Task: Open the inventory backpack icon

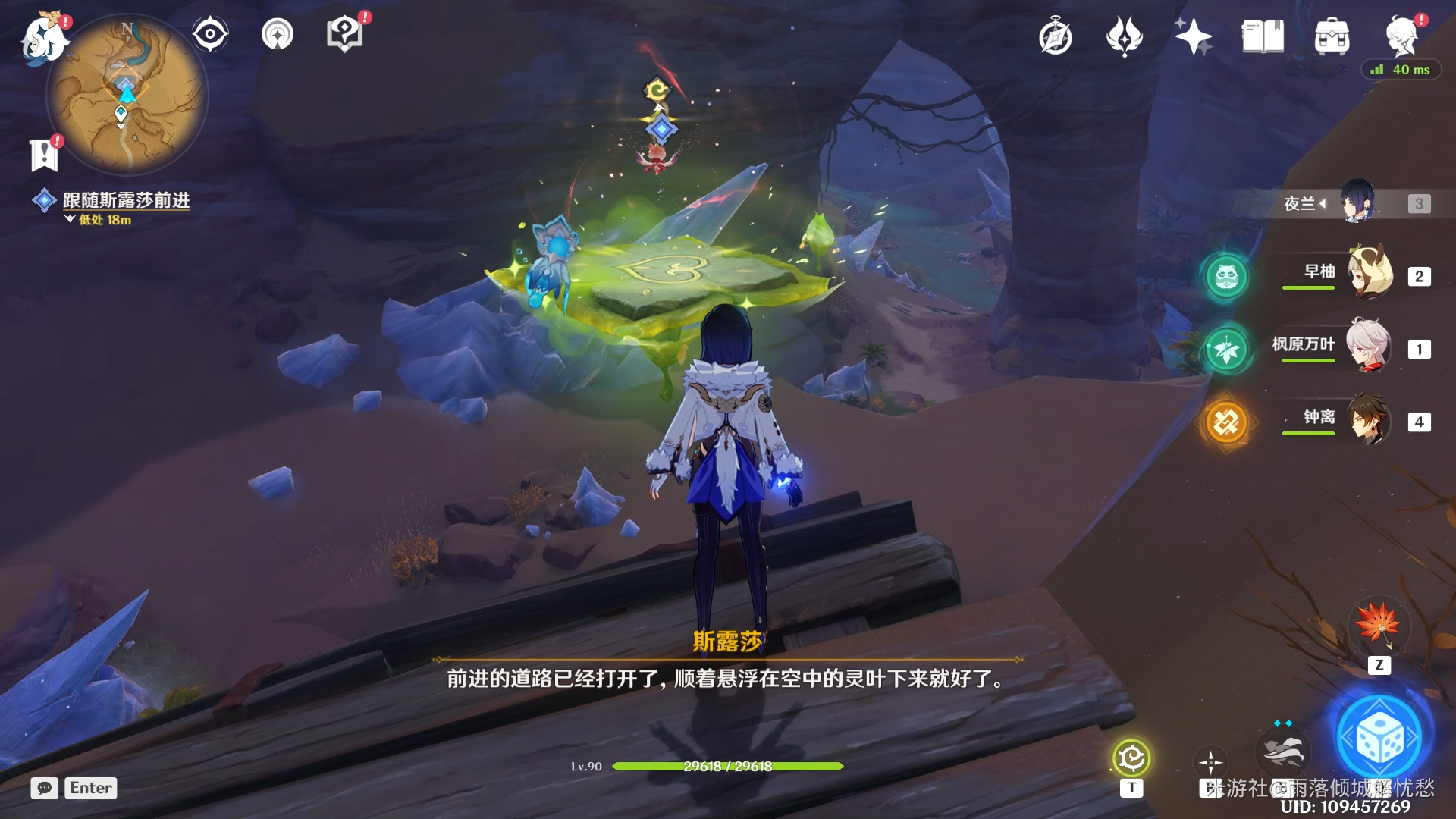Action: click(1332, 36)
